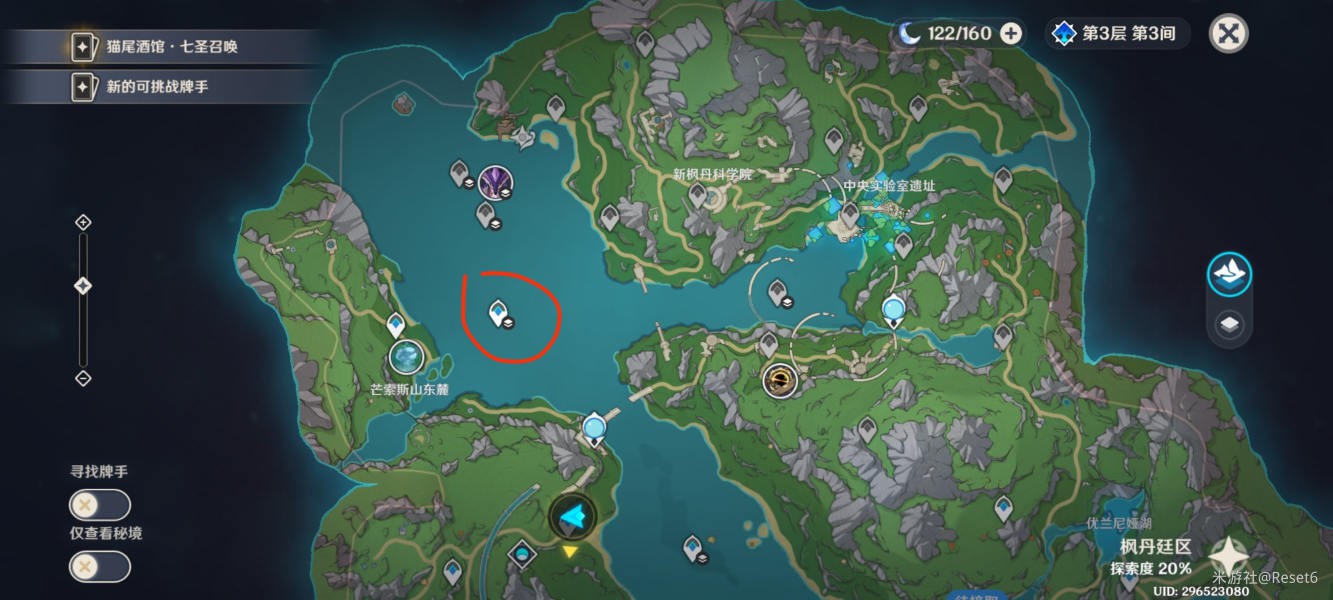The image size is (1333, 600).
Task: Close the map with the X button
Action: 1228,33
